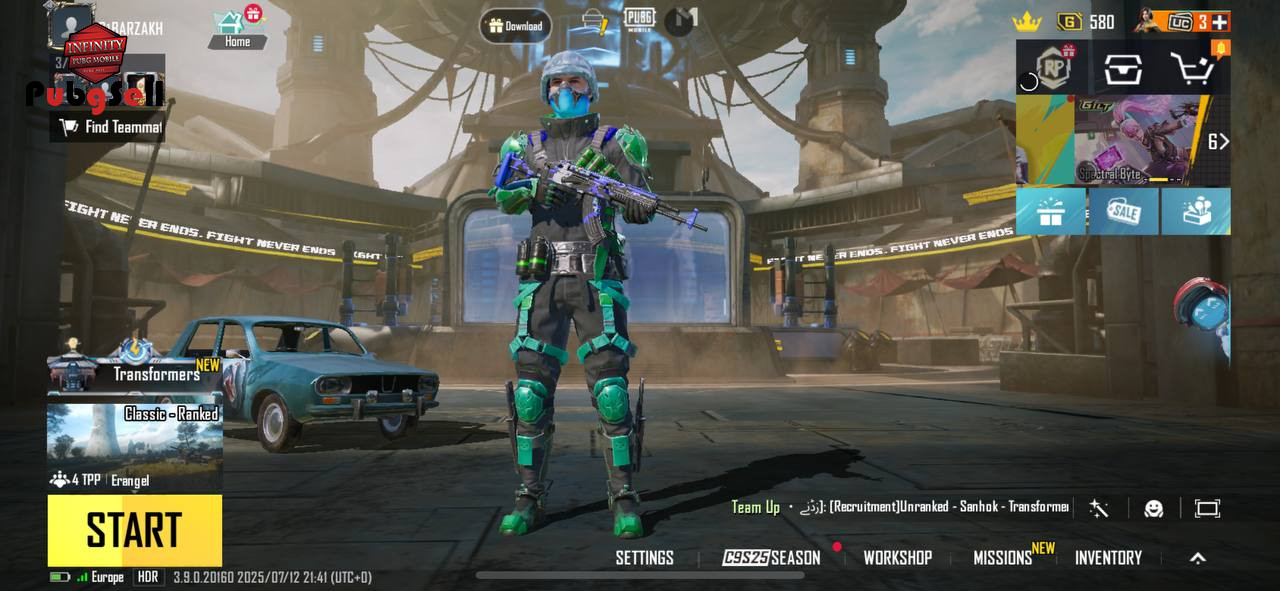
Task: Open the emote smiley face icon
Action: point(1153,508)
